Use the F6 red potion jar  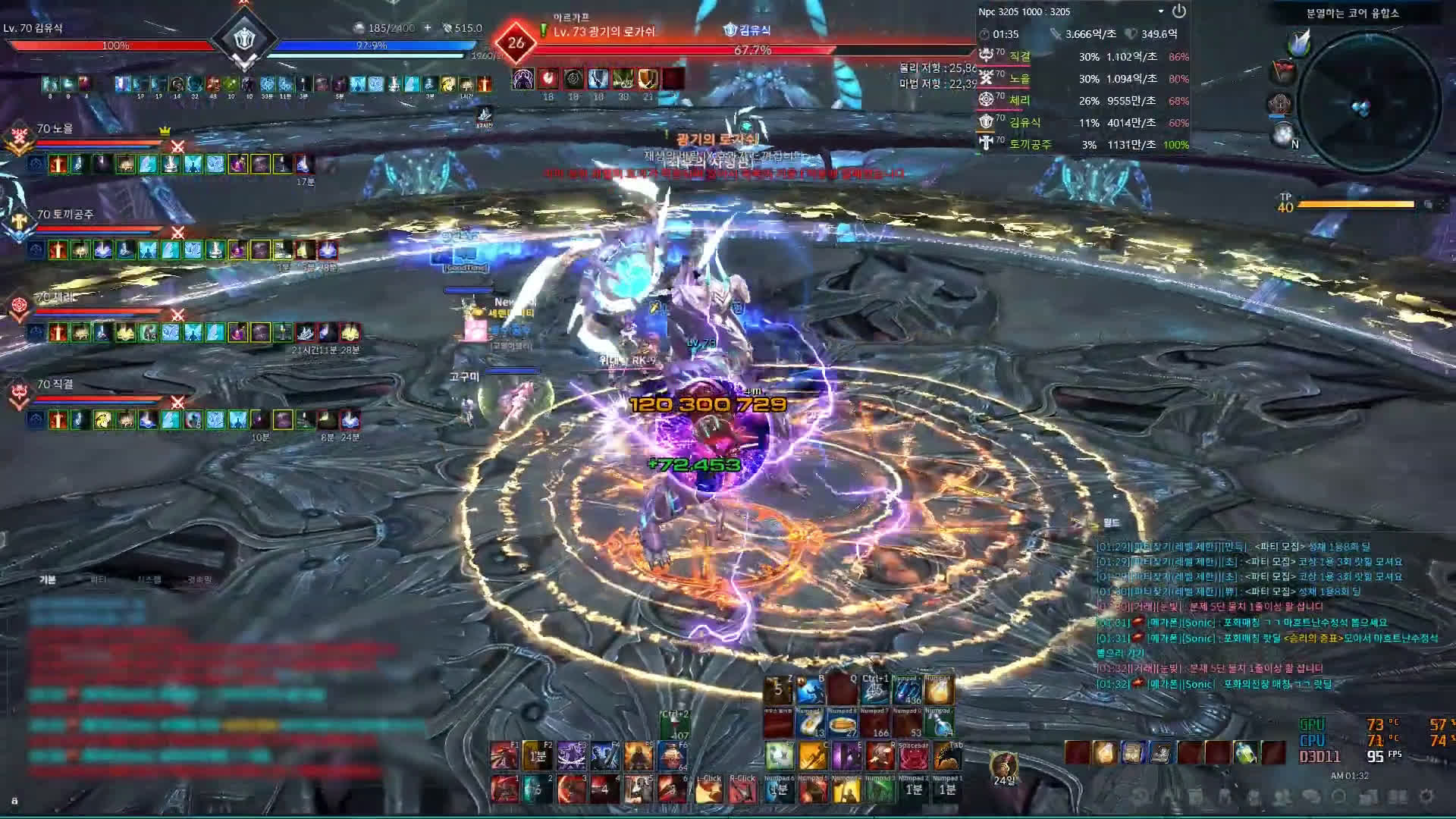(x=671, y=756)
